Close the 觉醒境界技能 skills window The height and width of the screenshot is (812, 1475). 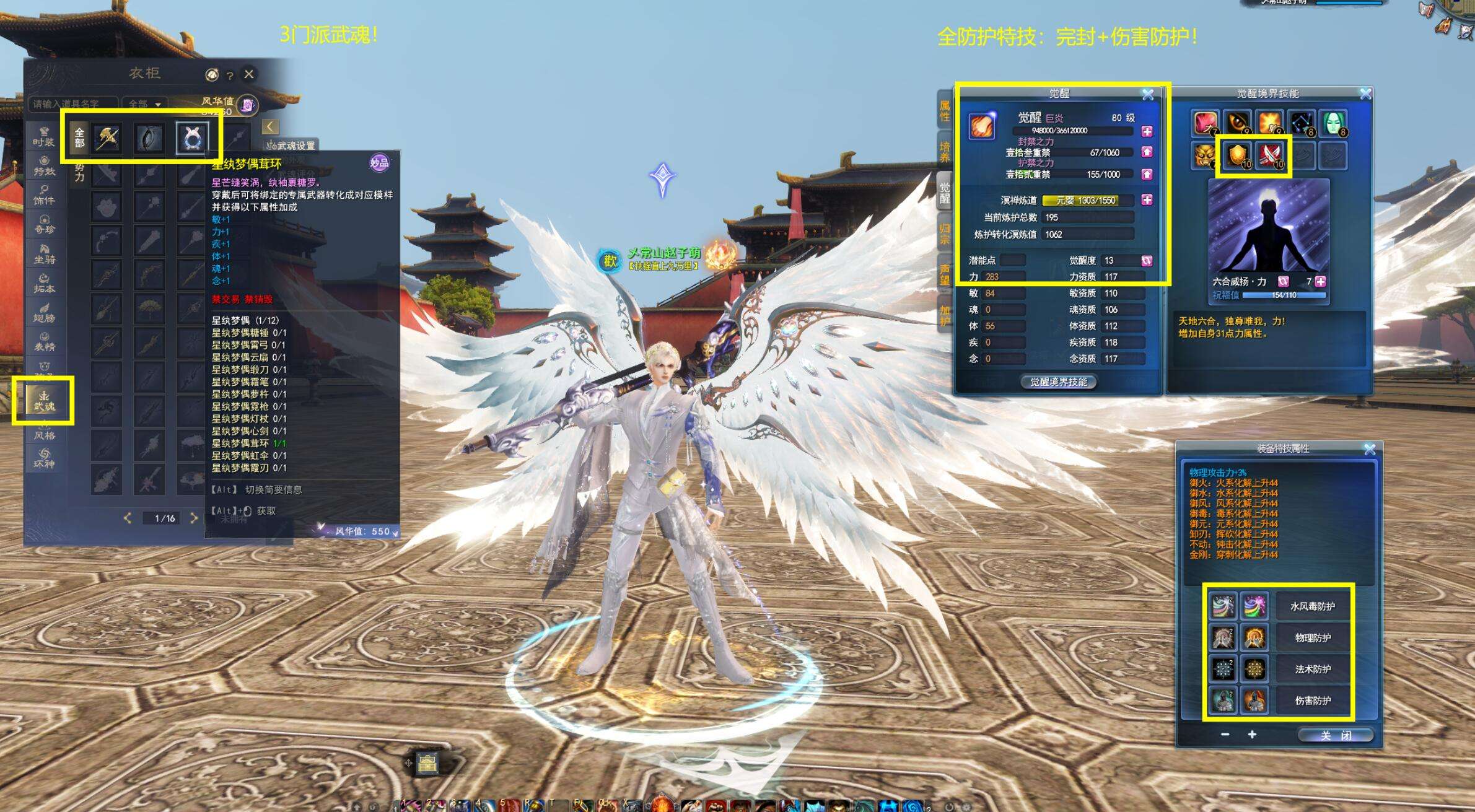point(1365,94)
